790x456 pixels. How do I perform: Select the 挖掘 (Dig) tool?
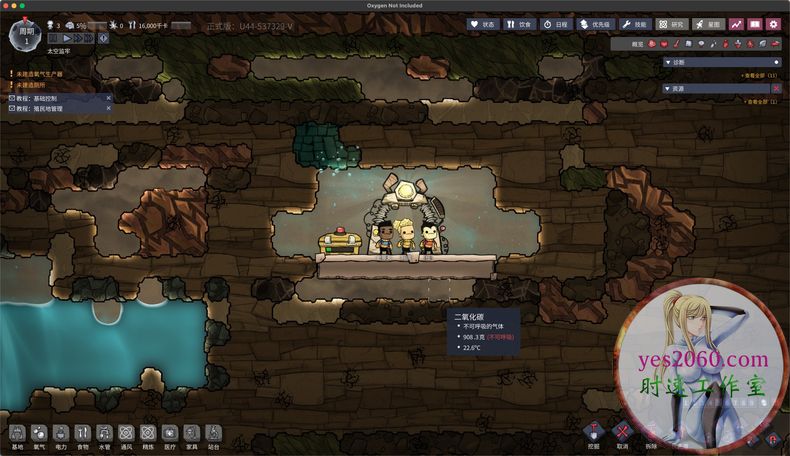594,433
